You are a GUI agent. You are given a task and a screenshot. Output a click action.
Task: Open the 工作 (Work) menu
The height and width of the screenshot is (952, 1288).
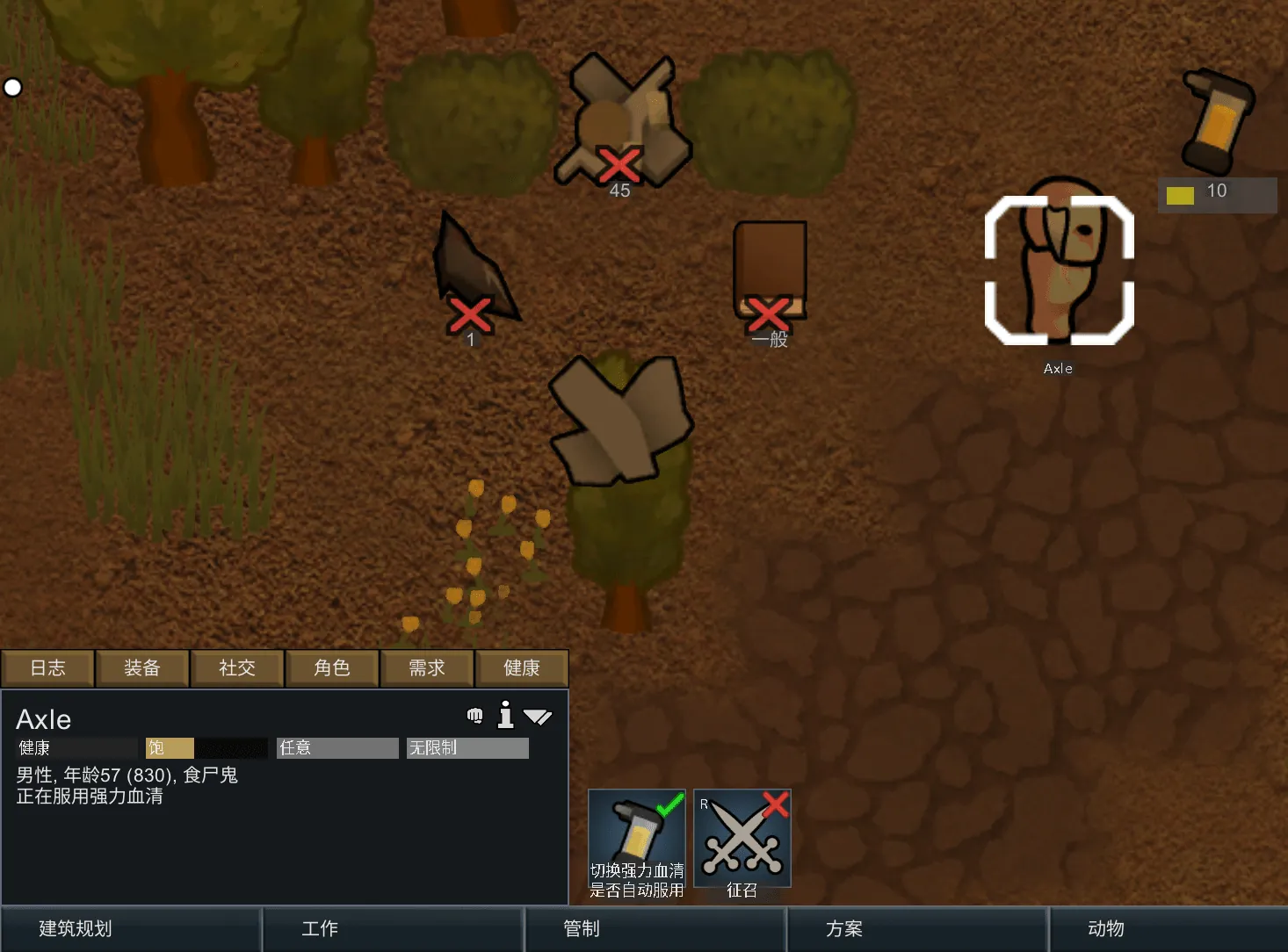[393, 929]
